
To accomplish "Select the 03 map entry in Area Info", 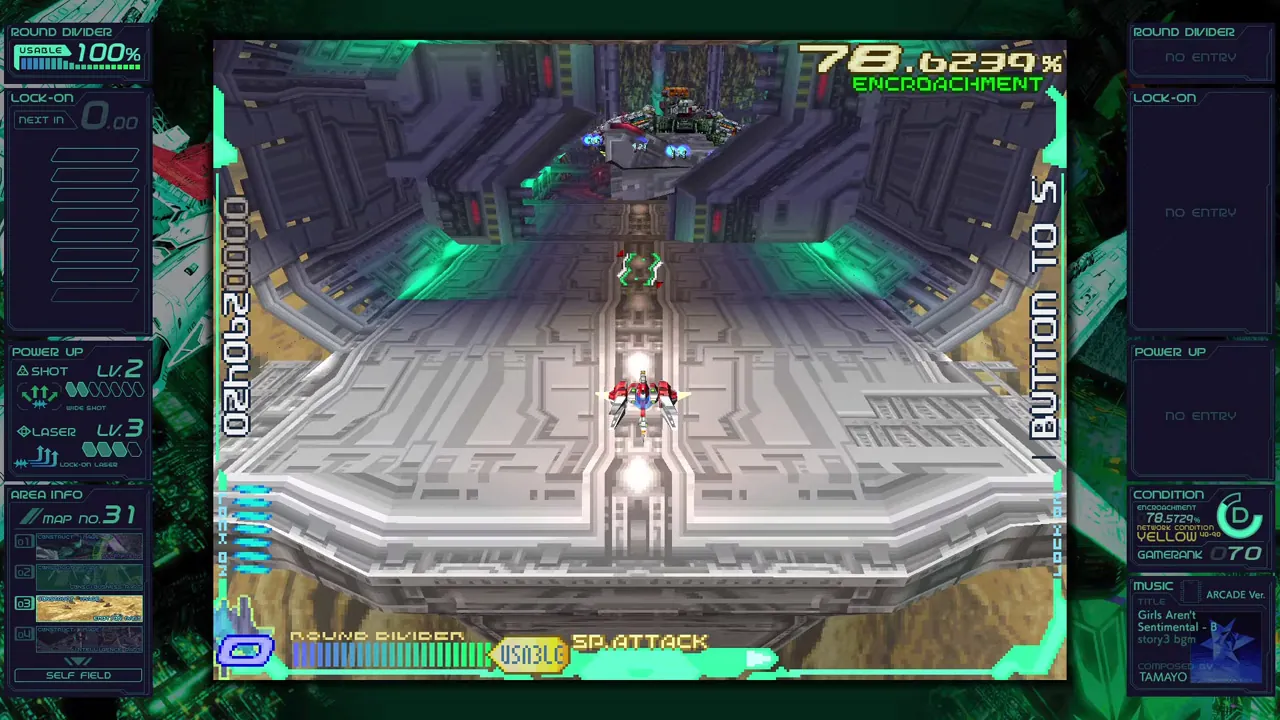I will point(88,608).
